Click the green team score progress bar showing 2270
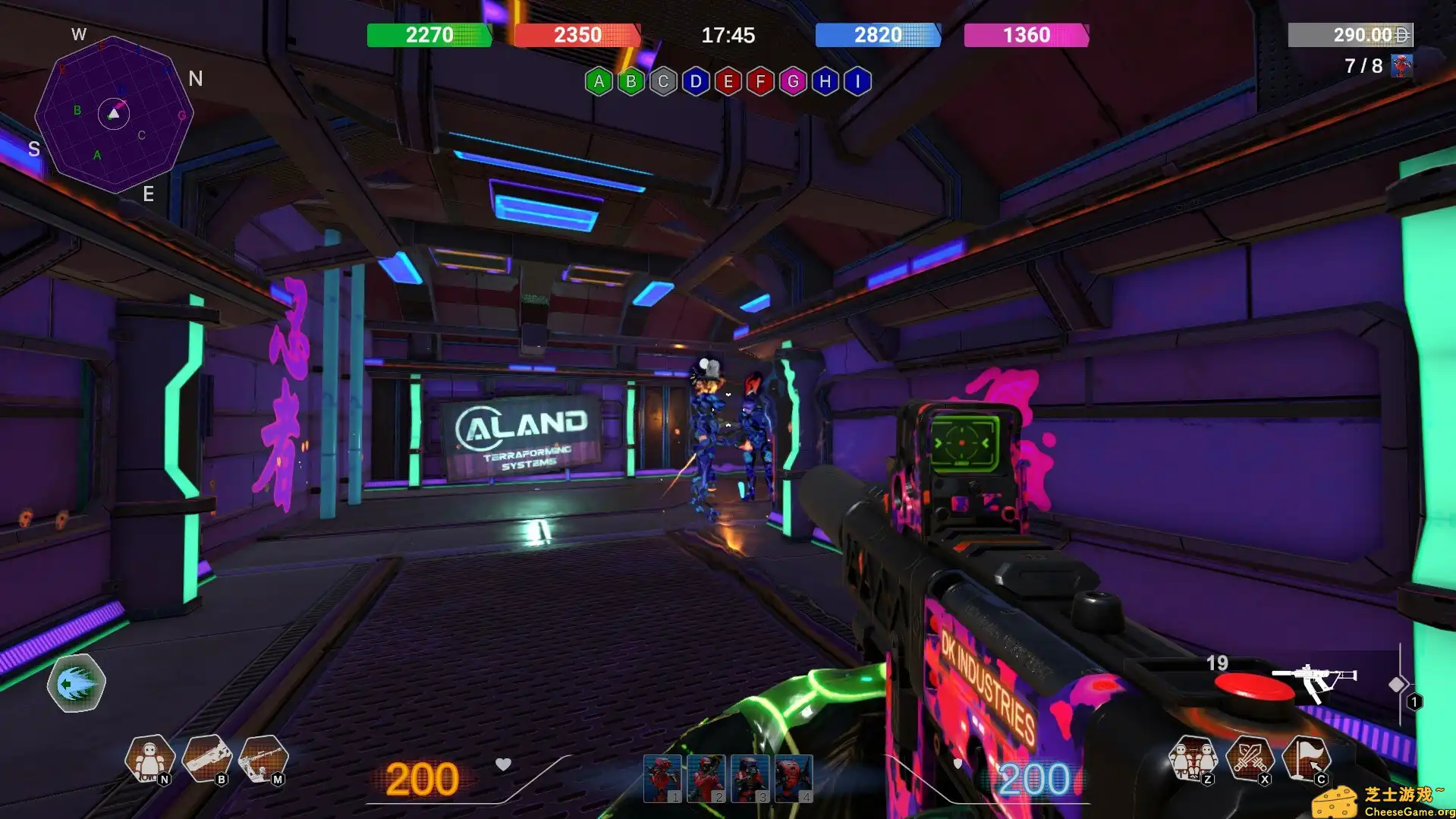The width and height of the screenshot is (1456, 819). pyautogui.click(x=429, y=35)
